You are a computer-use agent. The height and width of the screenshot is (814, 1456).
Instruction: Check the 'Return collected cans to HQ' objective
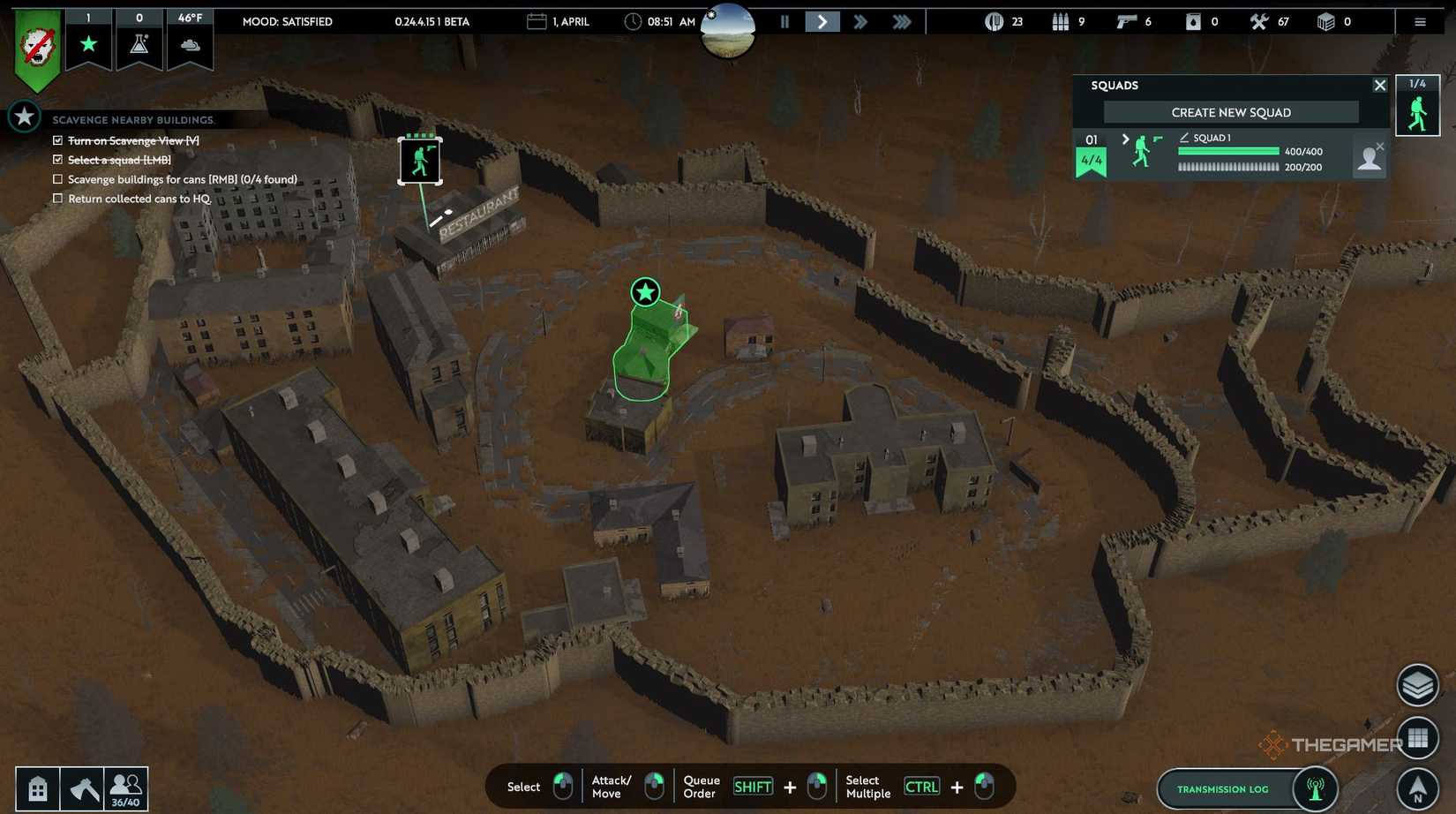pyautogui.click(x=57, y=198)
